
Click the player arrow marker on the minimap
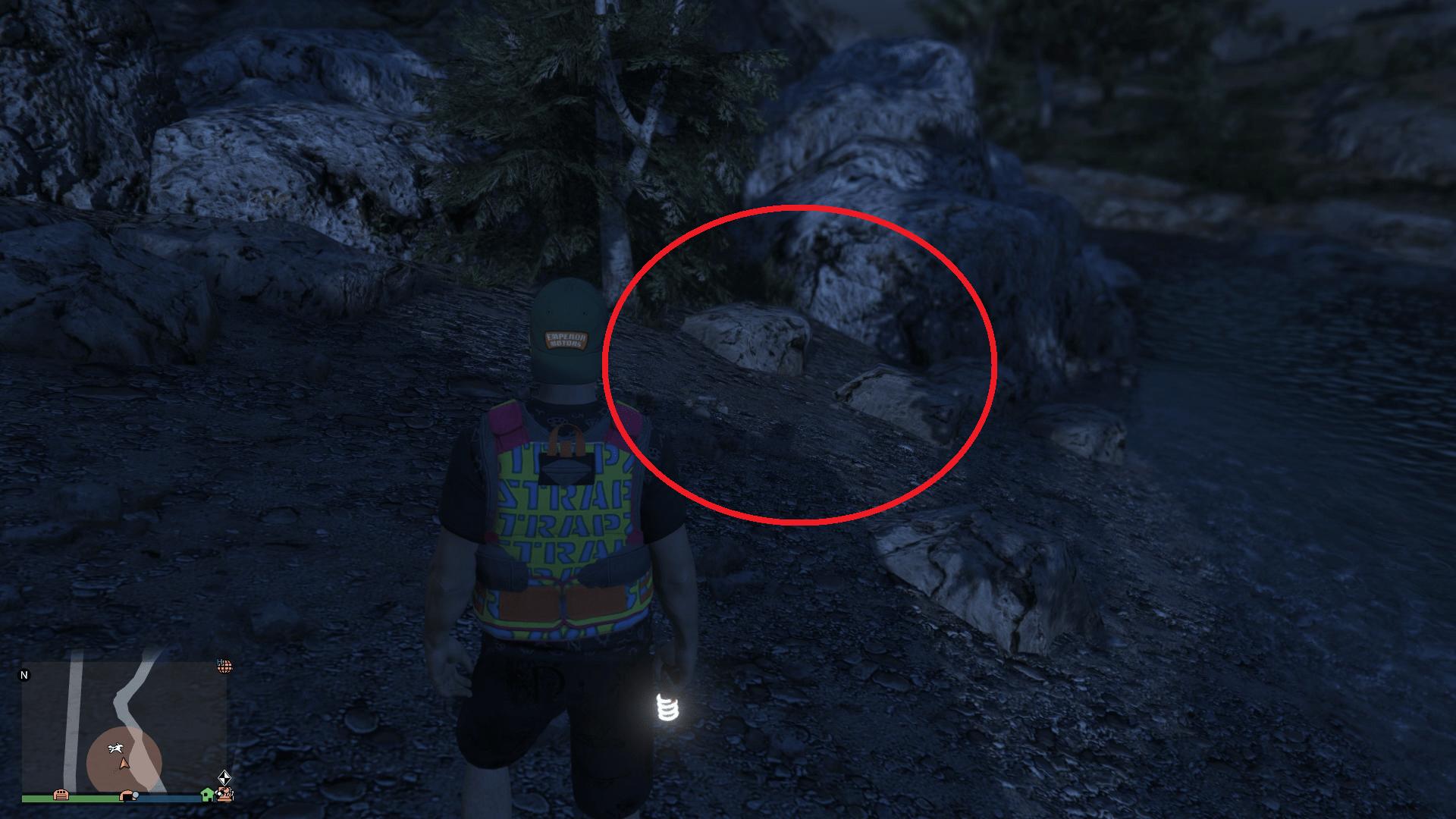(x=124, y=764)
